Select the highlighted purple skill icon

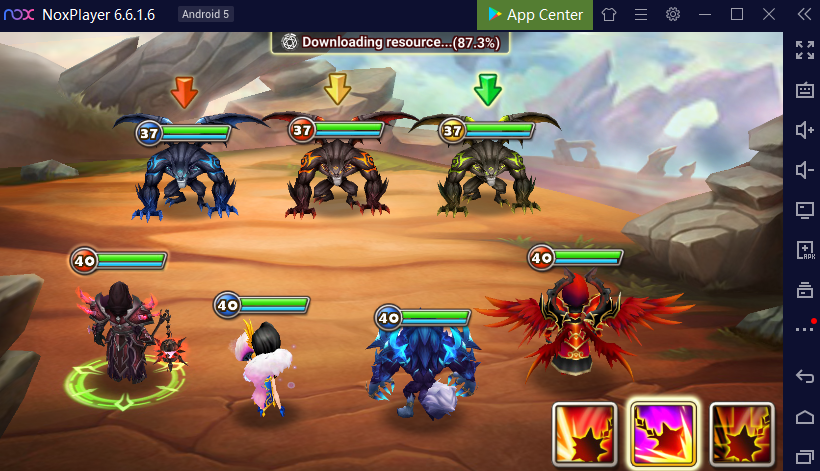(x=662, y=435)
